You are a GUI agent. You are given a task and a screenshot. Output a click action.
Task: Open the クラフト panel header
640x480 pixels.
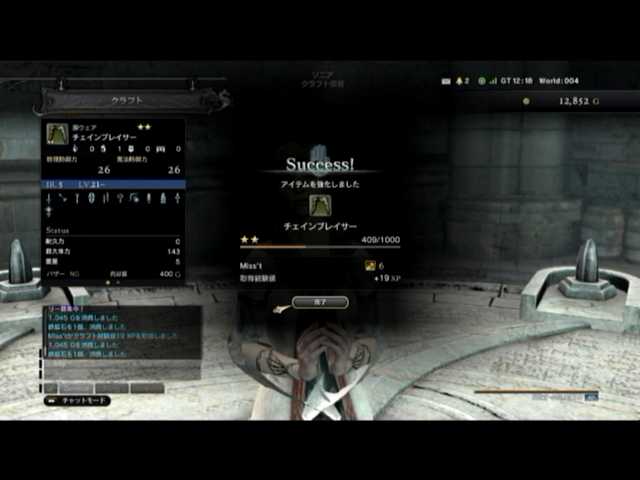click(125, 100)
